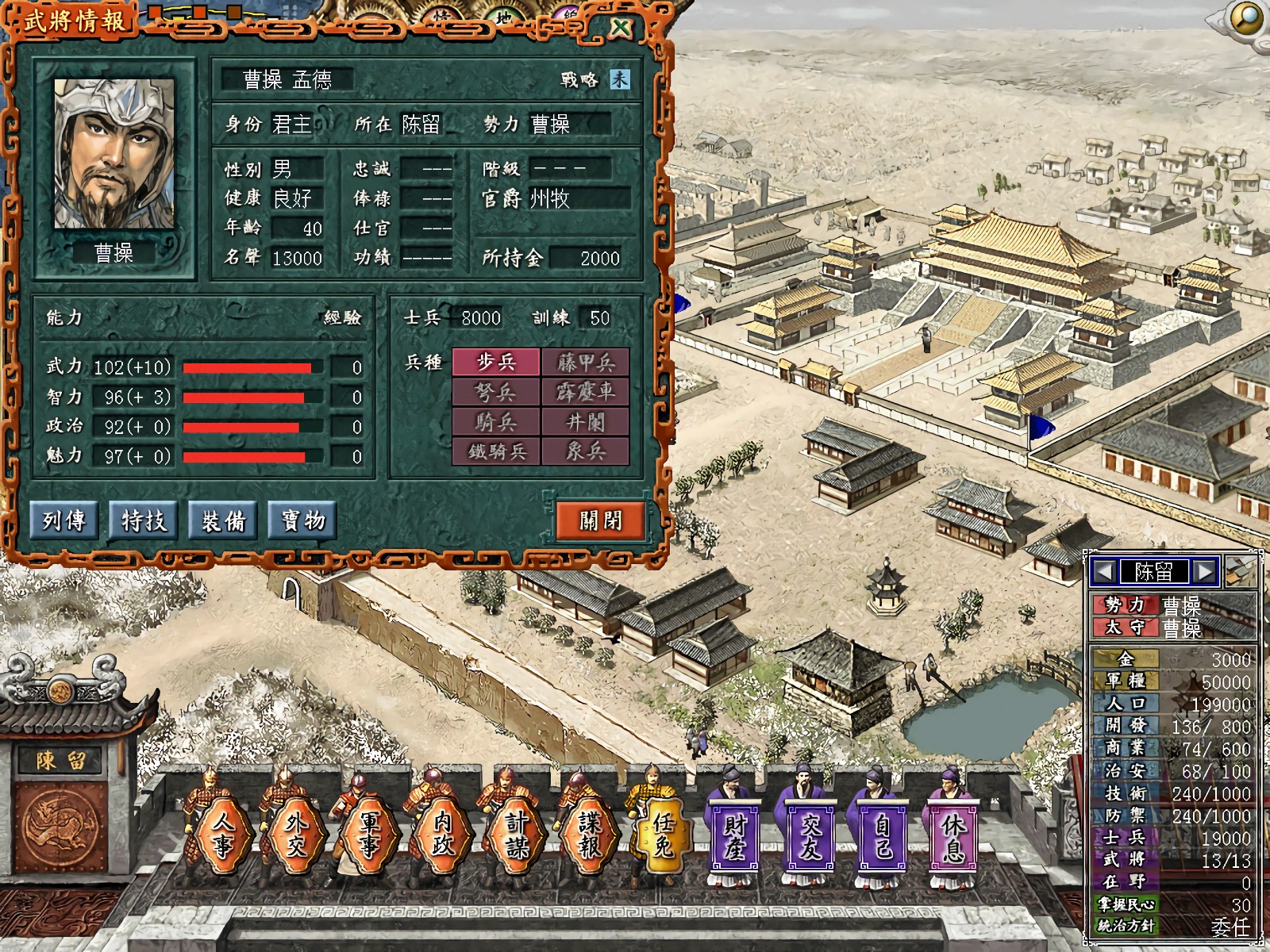Choose the 內政 domestic affairs command

tap(442, 835)
